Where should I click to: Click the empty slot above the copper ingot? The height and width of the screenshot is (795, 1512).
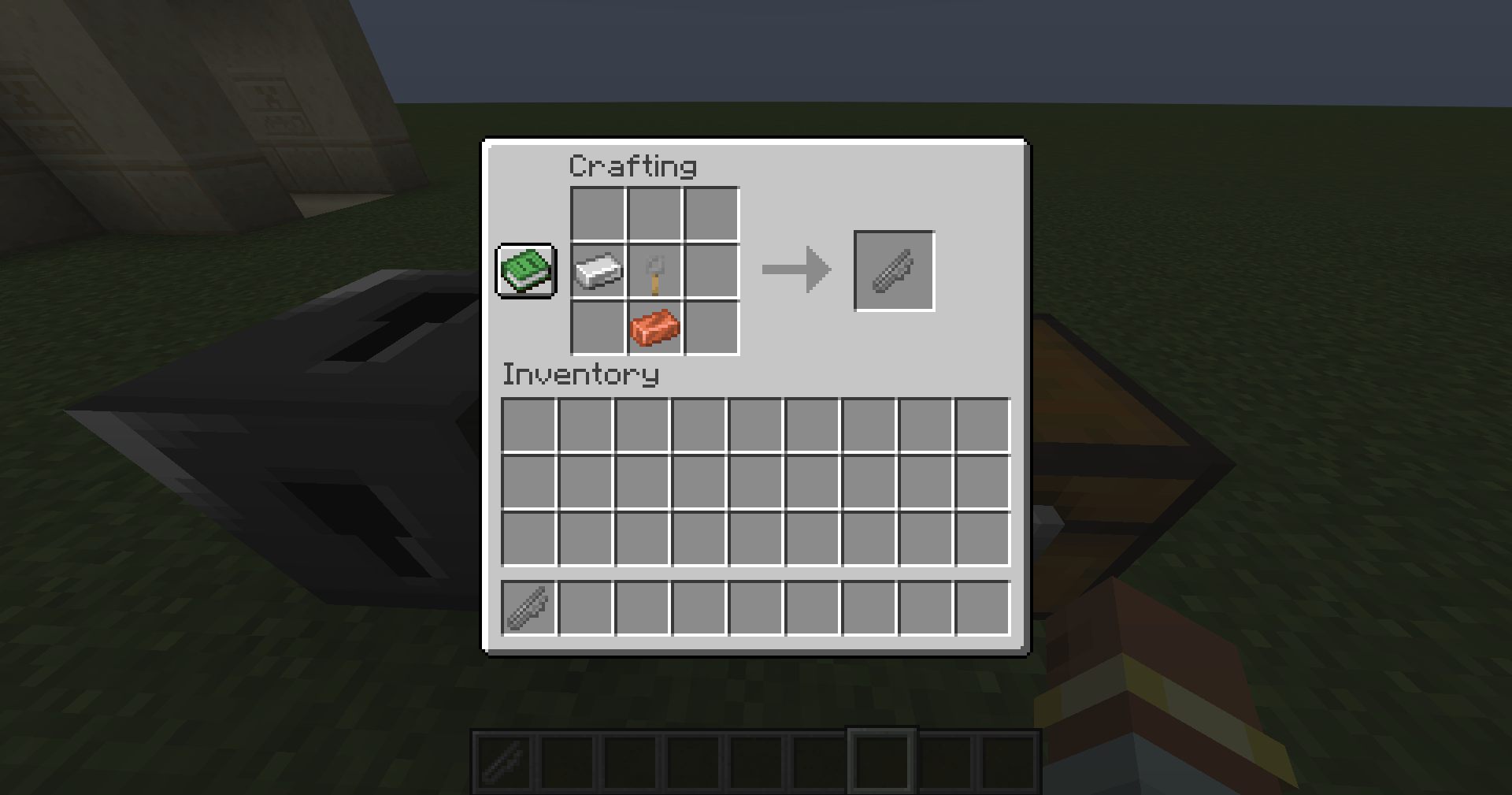(654, 213)
